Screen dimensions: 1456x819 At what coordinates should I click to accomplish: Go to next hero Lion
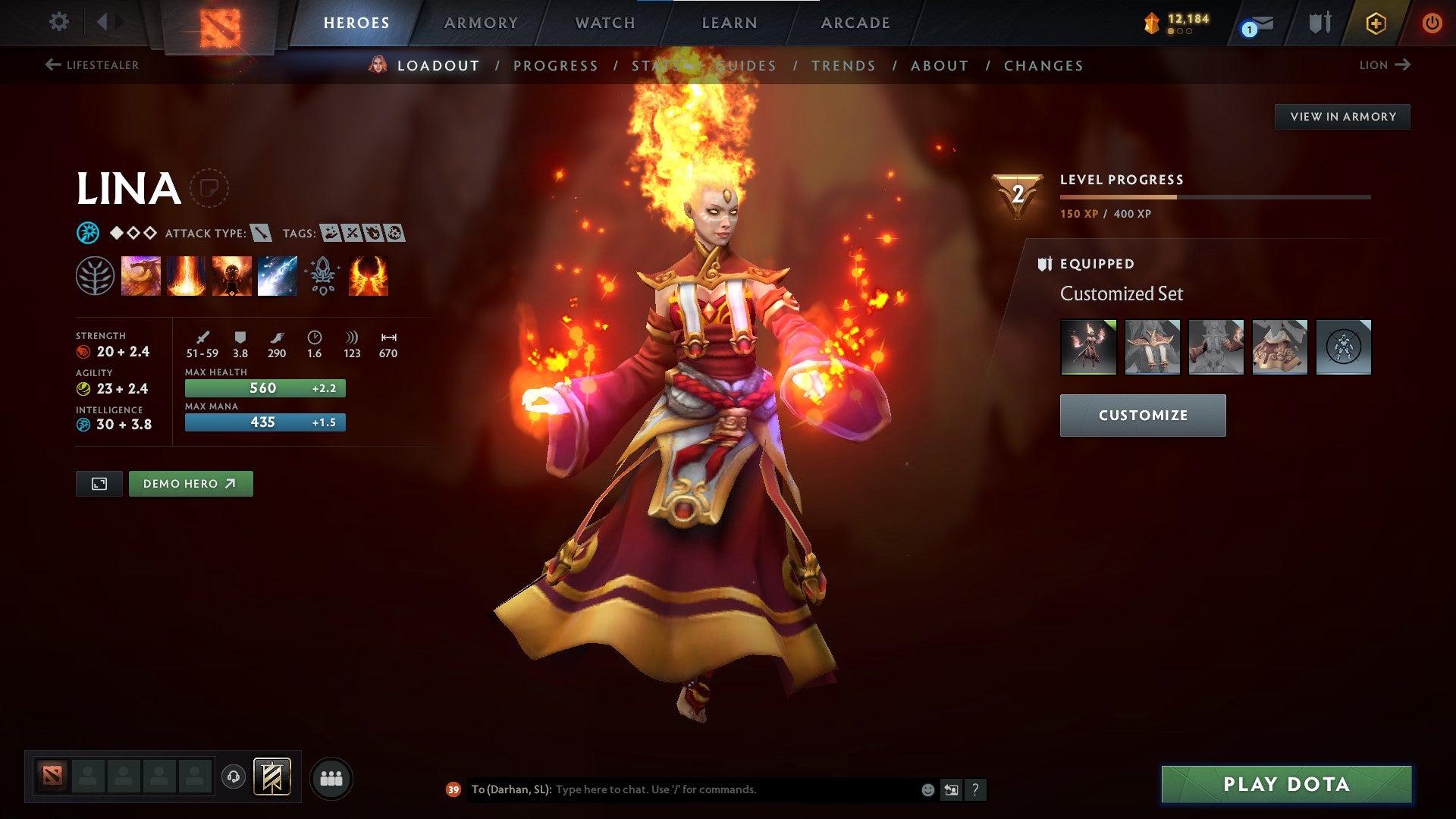1385,65
